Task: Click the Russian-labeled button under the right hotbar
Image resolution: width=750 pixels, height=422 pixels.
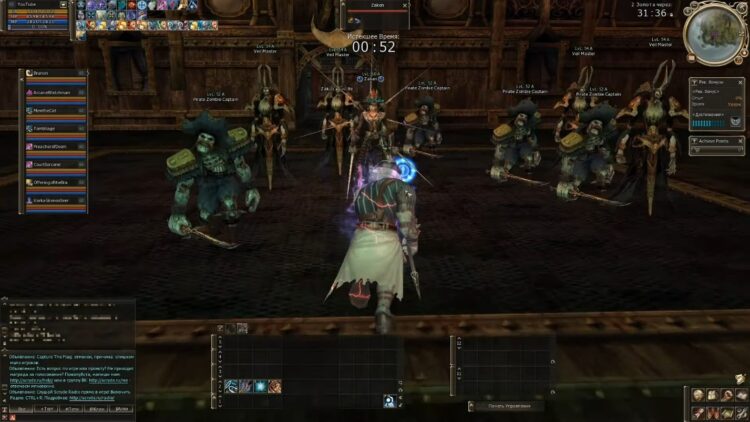Action: [503, 405]
